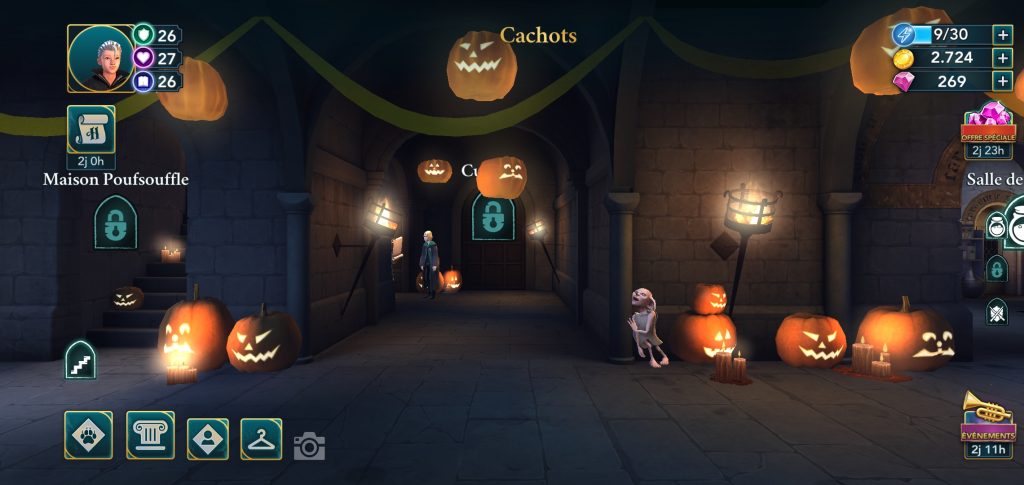Screen dimensions: 1024x485
Task: Buy more gold coins with the plus button
Action: pos(1002,58)
